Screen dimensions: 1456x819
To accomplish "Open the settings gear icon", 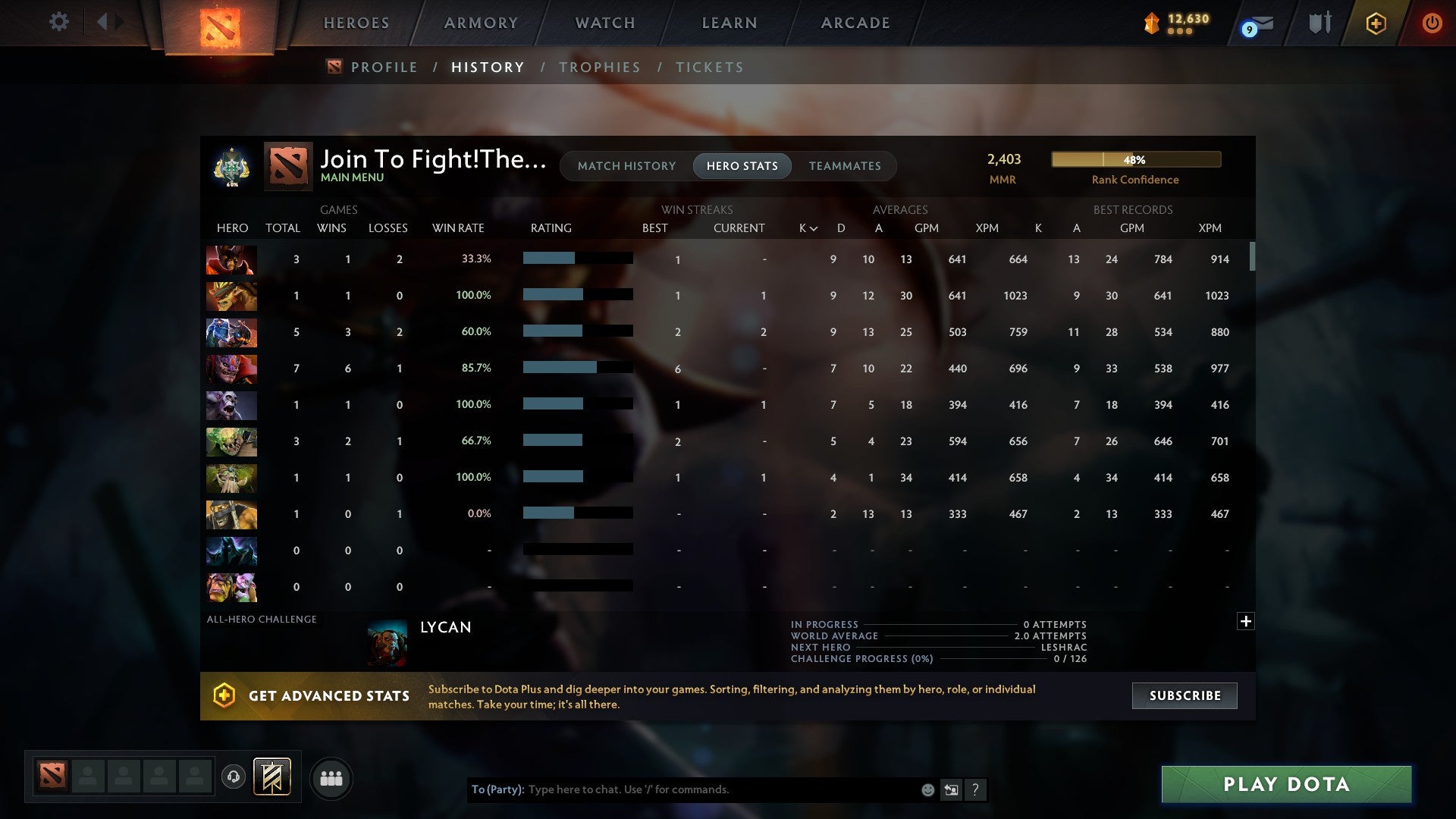I will tap(58, 22).
